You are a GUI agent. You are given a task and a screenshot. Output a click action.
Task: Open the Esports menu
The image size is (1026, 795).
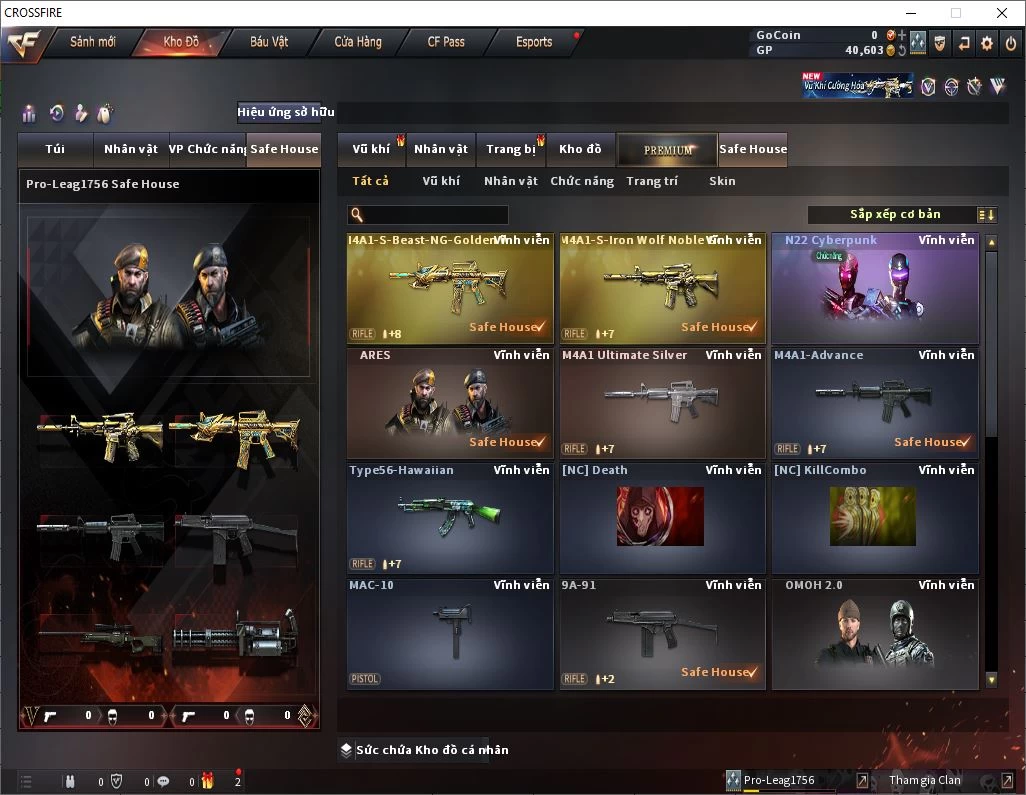[534, 42]
